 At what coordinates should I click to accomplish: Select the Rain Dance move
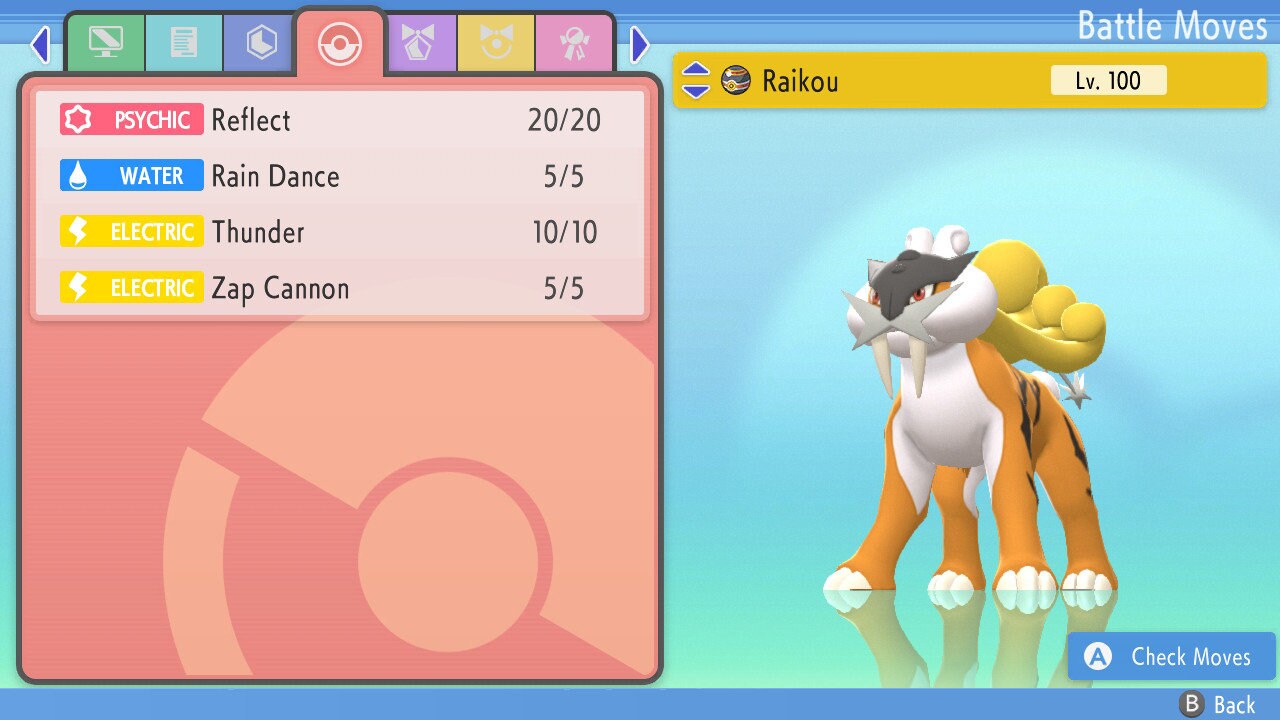point(340,176)
